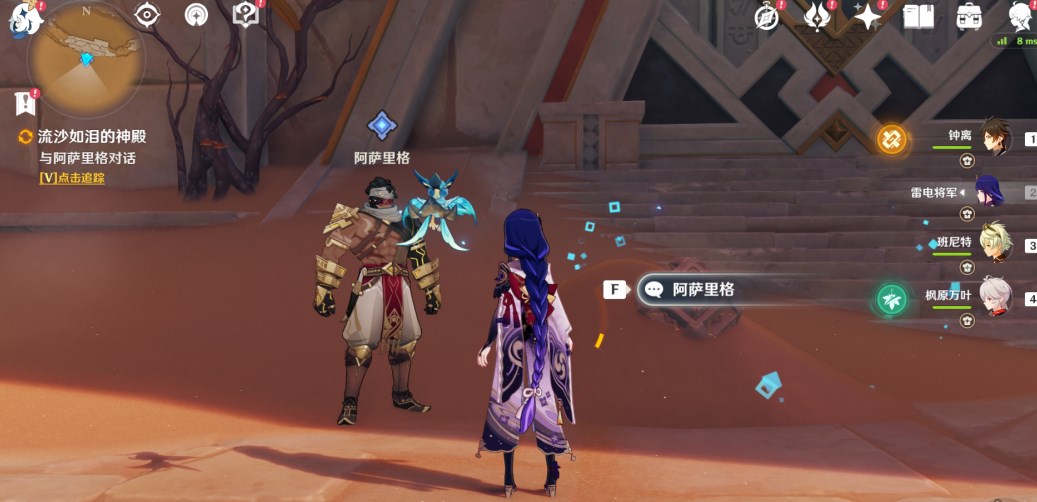
Task: Switch to party member 钟离
Action: [x=995, y=138]
